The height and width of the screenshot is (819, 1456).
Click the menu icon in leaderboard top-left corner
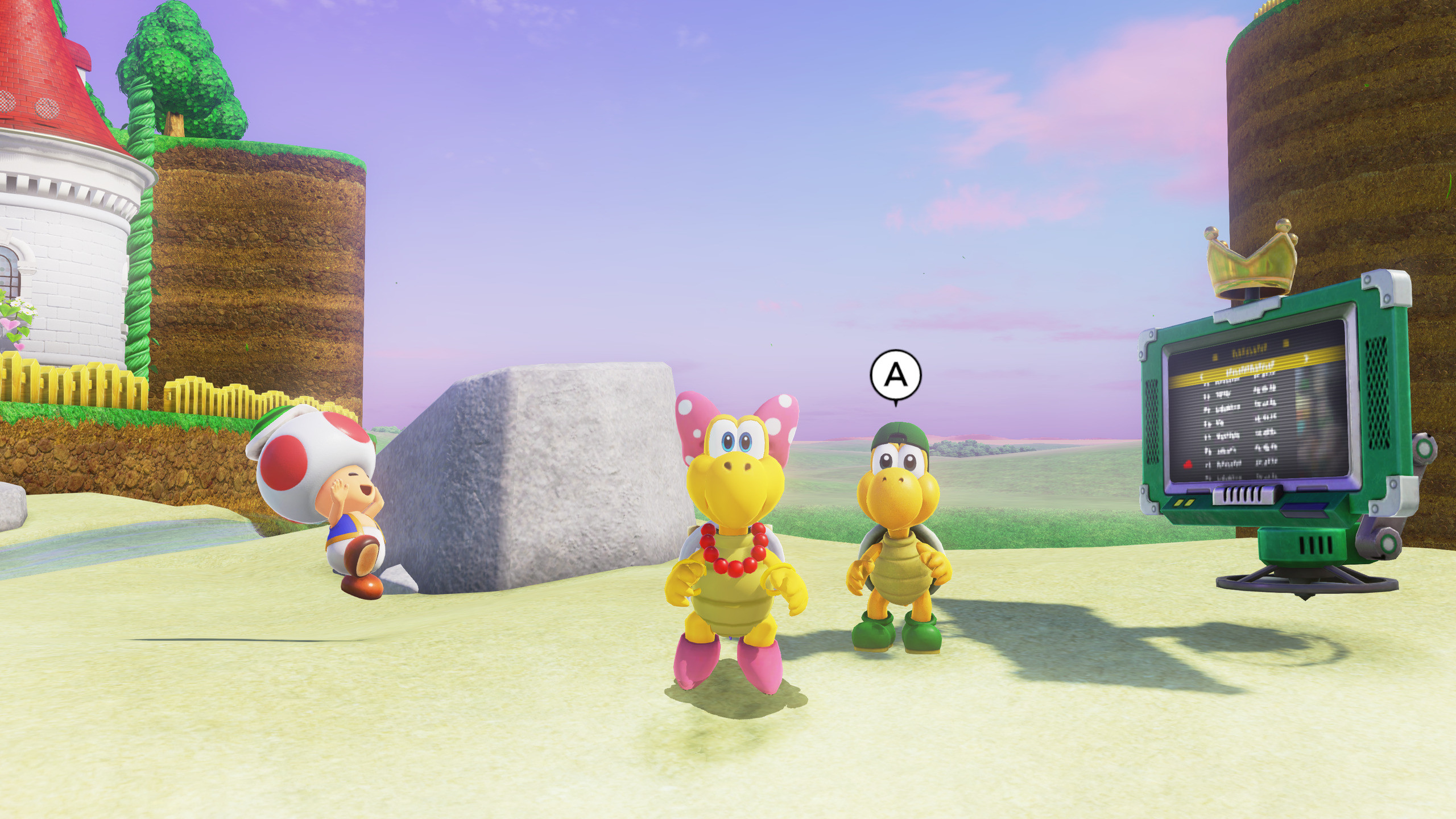tap(1215, 357)
